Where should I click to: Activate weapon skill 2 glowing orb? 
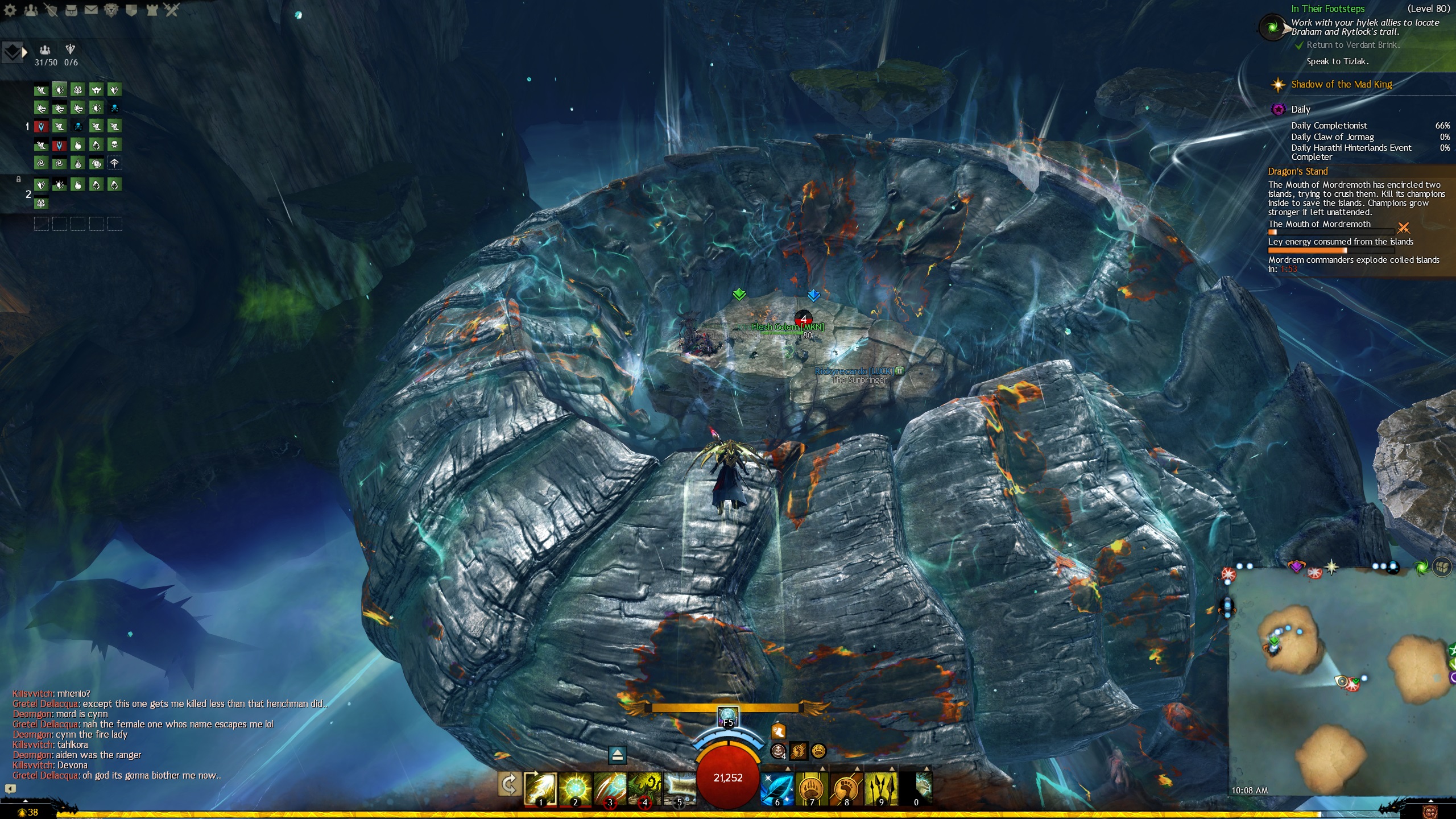click(x=575, y=788)
